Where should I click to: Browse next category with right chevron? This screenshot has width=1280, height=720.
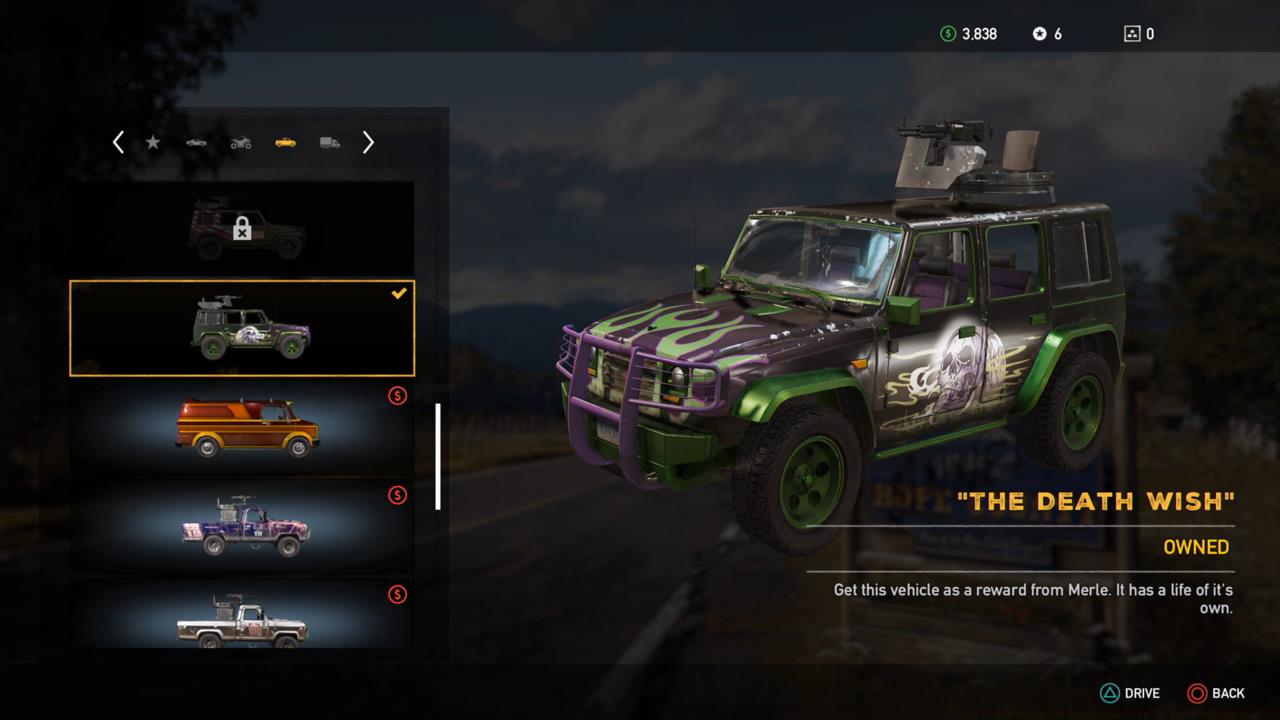[368, 142]
